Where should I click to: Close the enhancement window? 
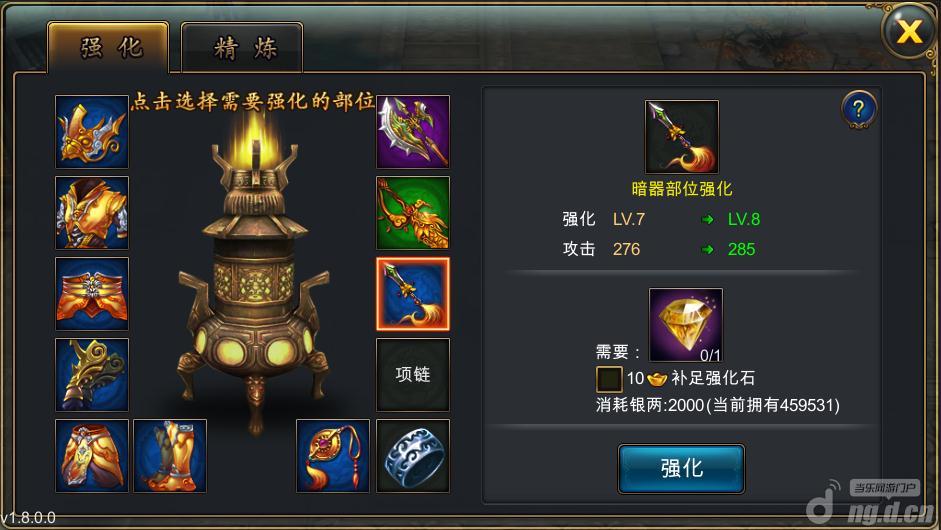click(908, 32)
